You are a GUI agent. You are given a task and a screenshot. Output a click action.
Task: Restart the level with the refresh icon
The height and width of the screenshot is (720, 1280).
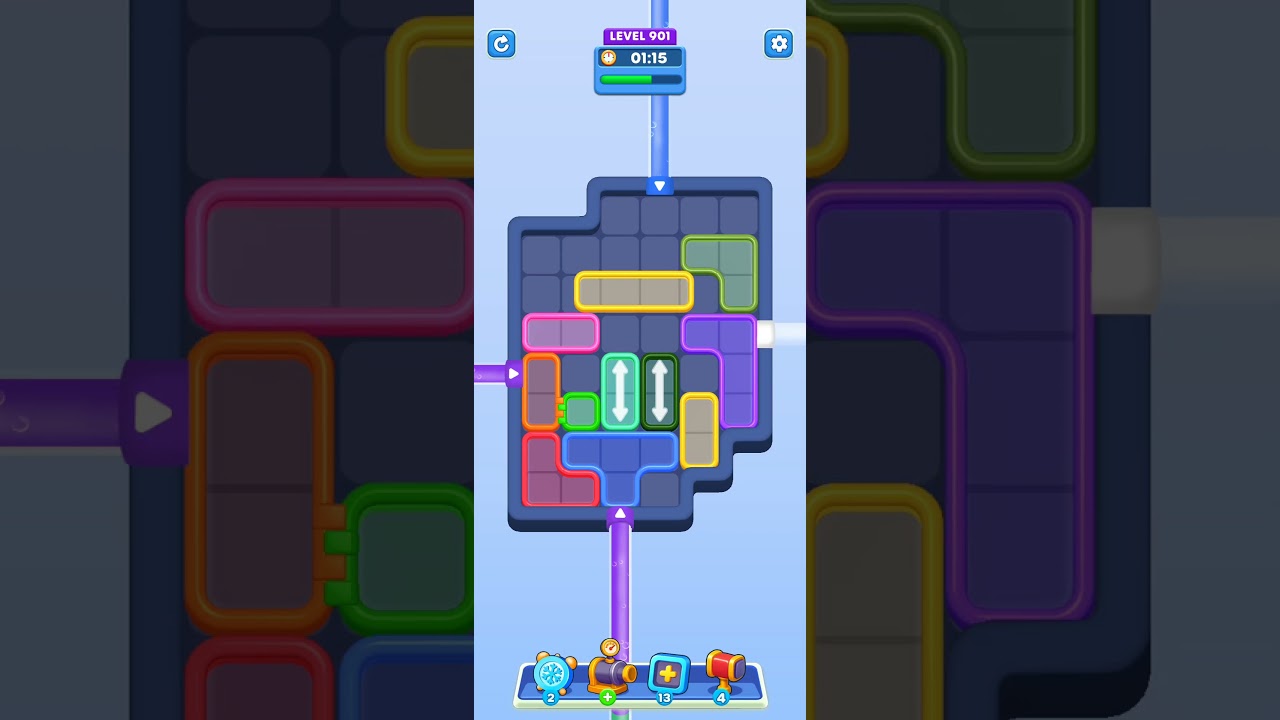[501, 44]
